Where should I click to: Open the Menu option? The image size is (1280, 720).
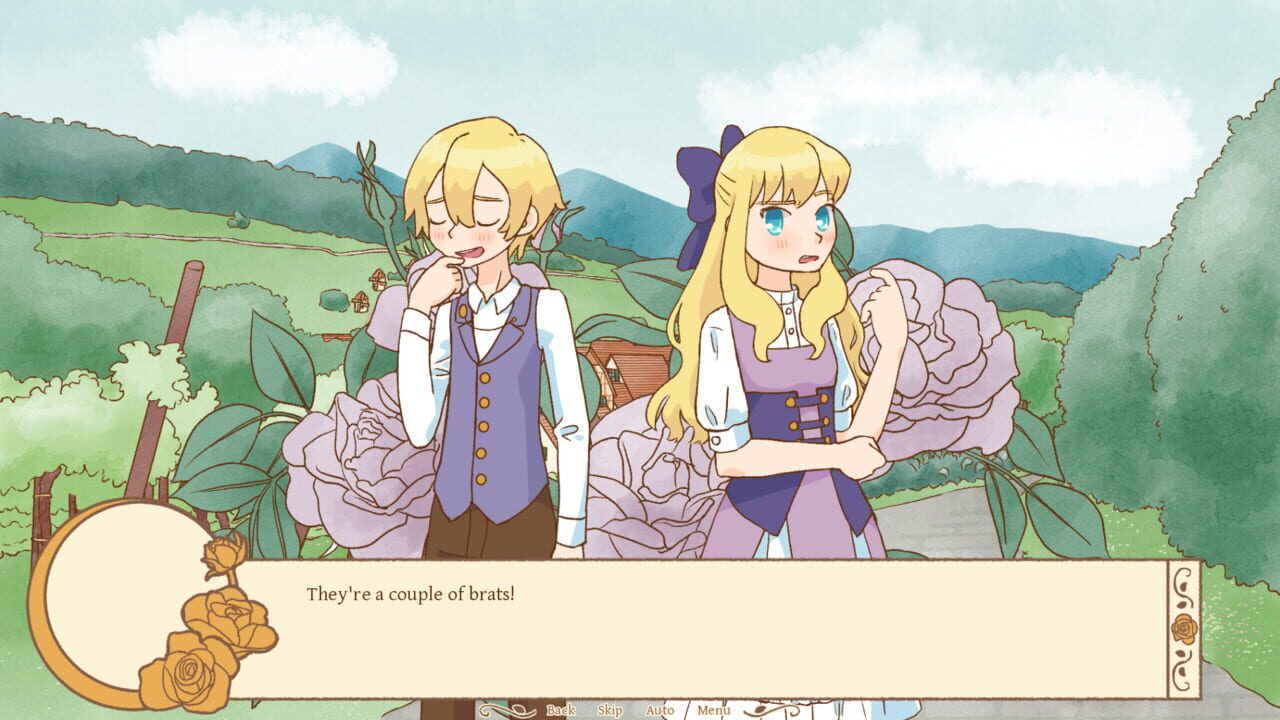point(713,710)
